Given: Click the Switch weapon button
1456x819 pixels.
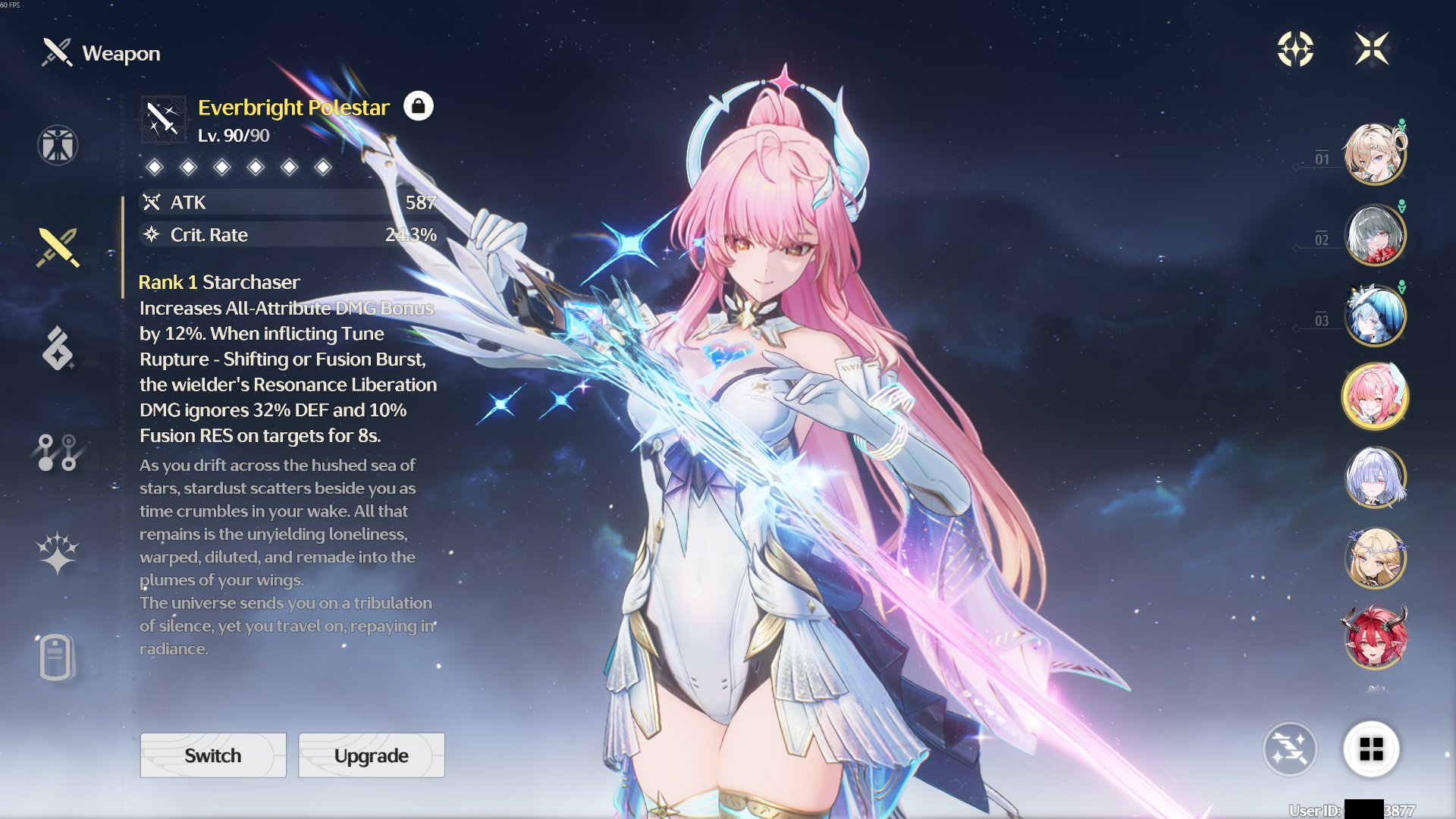Looking at the screenshot, I should [213, 755].
